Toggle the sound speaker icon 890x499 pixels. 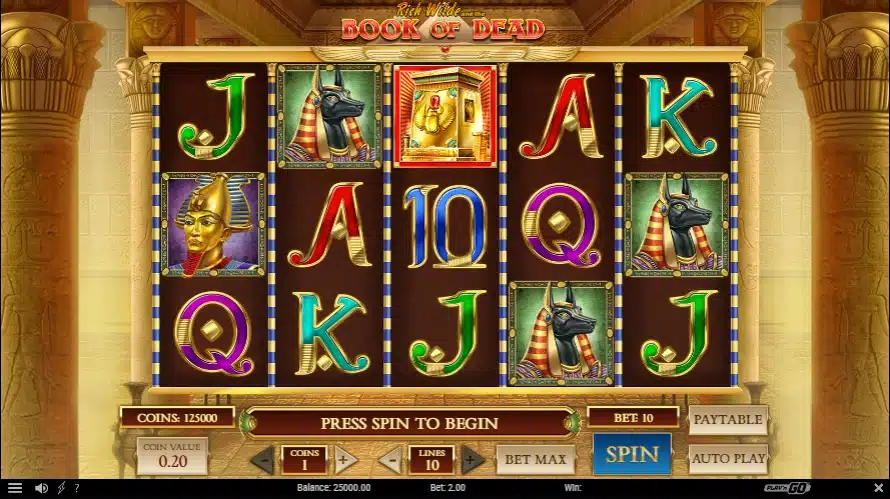point(41,488)
